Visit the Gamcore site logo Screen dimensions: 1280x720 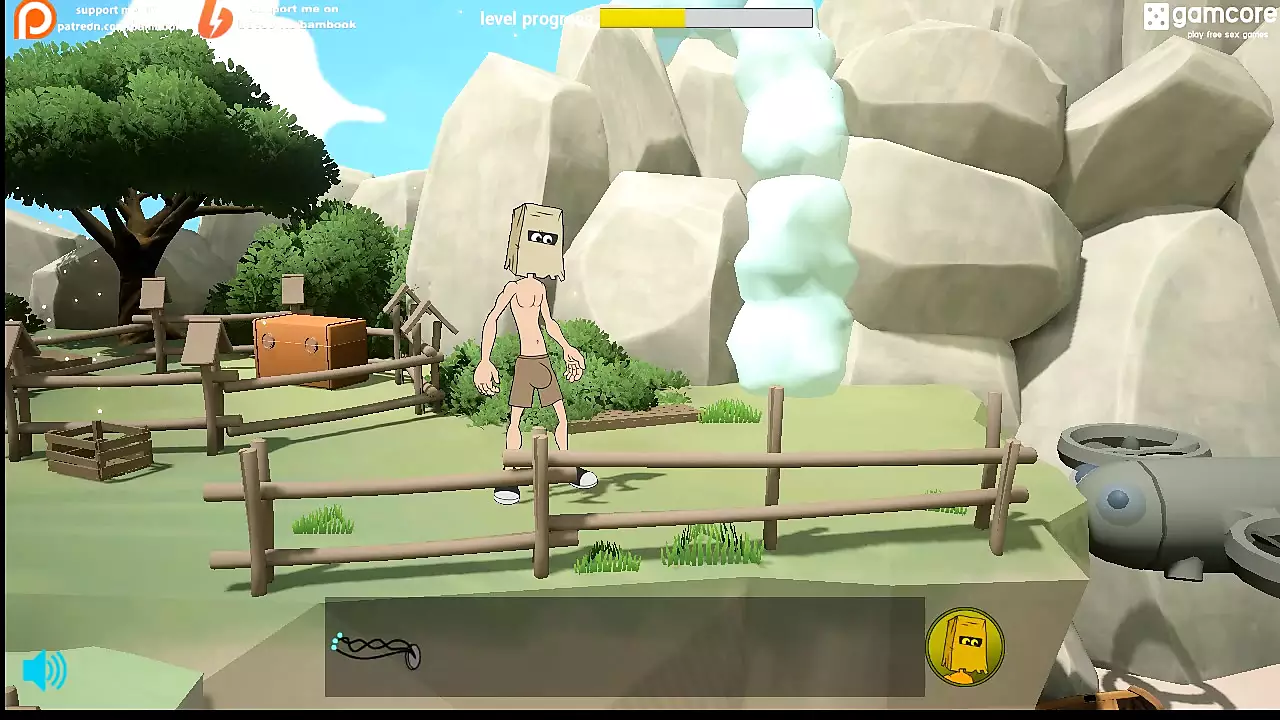[x=1206, y=19]
